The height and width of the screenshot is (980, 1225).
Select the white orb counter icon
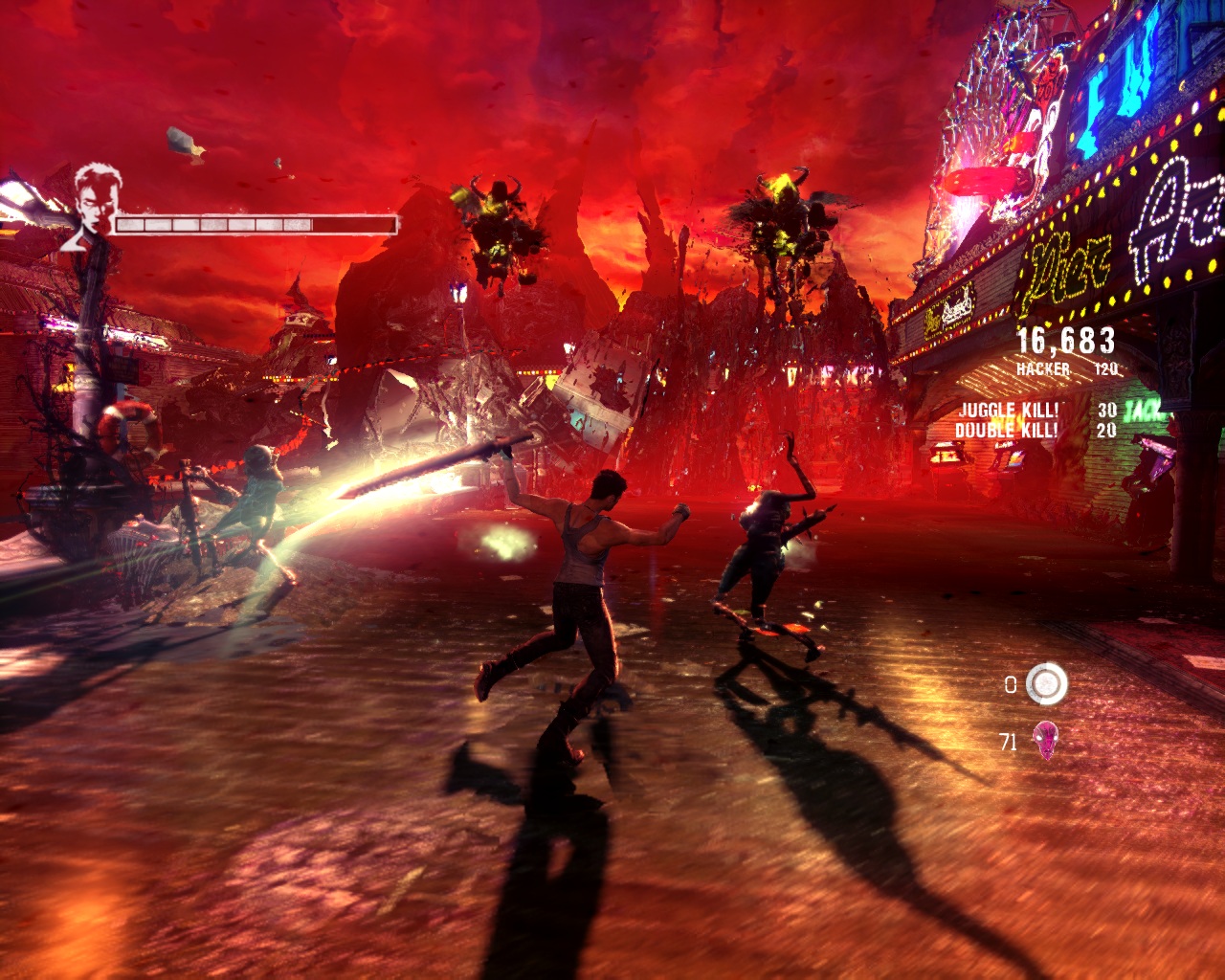(x=1046, y=683)
